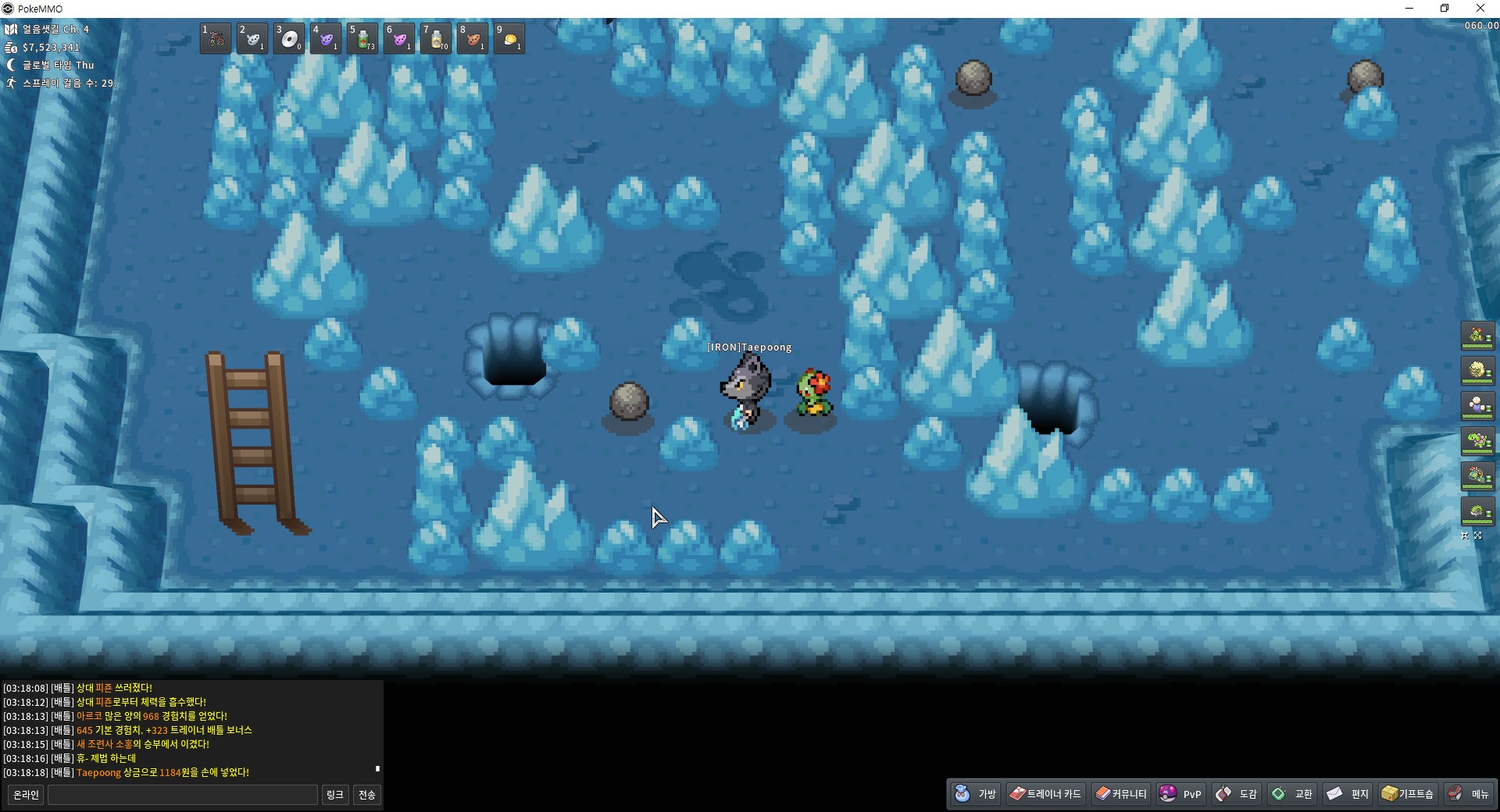The height and width of the screenshot is (812, 1500).
Task: Click the 전송 send button in chat
Action: (366, 795)
